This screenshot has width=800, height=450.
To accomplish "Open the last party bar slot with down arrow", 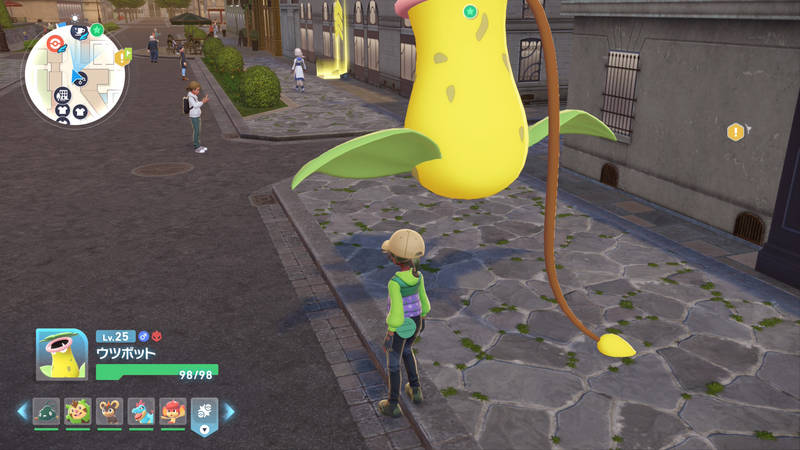I will point(204,414).
